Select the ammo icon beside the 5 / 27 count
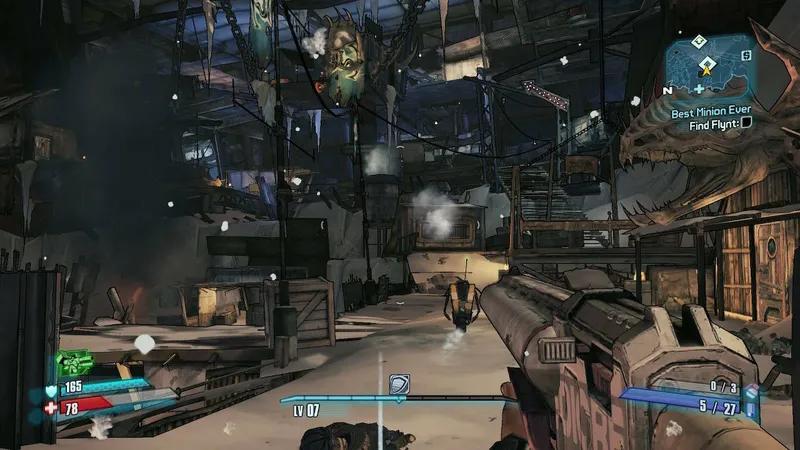This screenshot has width=800, height=450. pyautogui.click(x=748, y=408)
